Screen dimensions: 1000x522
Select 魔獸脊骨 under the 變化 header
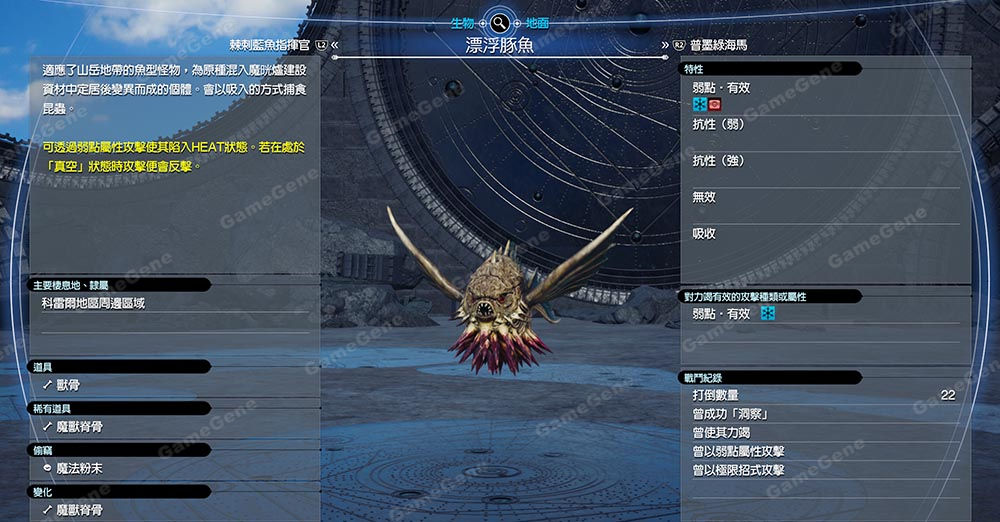point(80,510)
